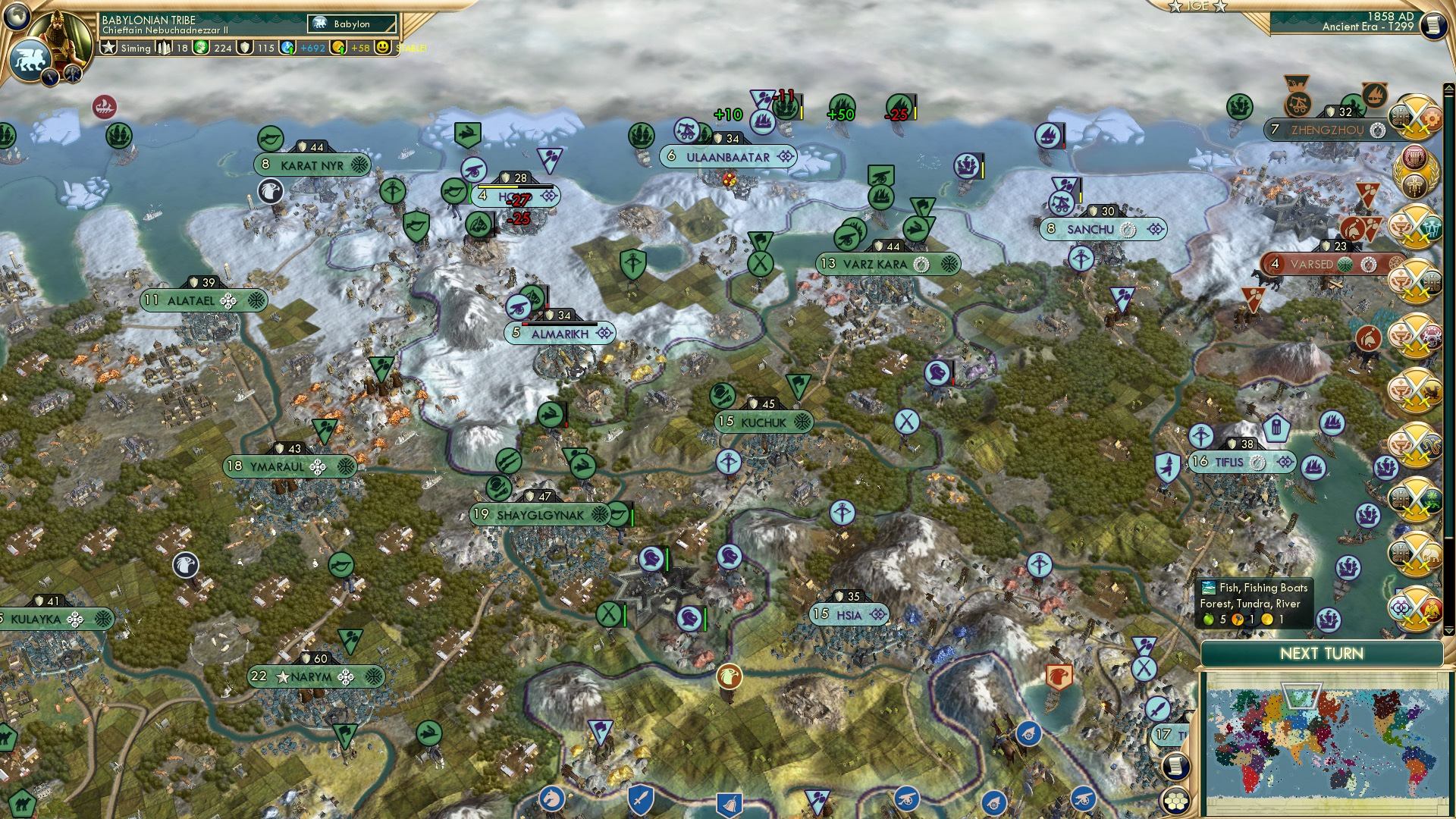Toggle the lightning icon below leader portrait

pos(49,76)
